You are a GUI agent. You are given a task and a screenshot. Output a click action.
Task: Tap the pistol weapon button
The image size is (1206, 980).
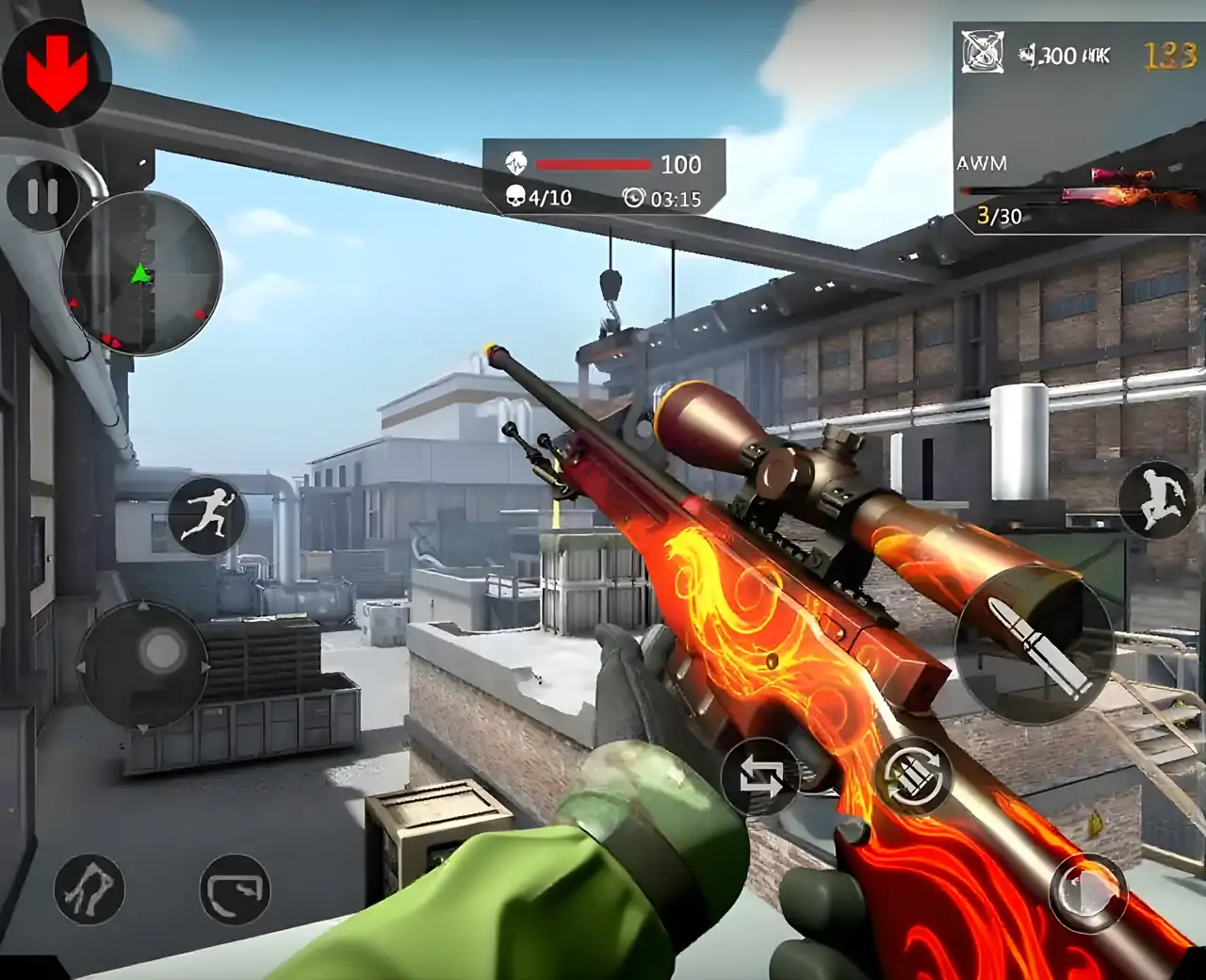coord(235,889)
